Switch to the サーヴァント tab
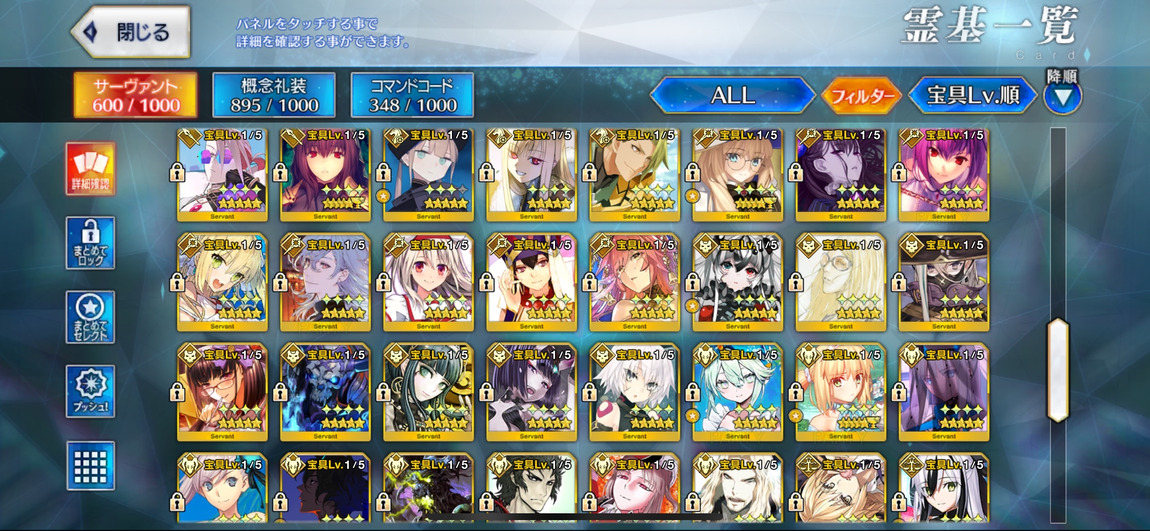 (136, 95)
